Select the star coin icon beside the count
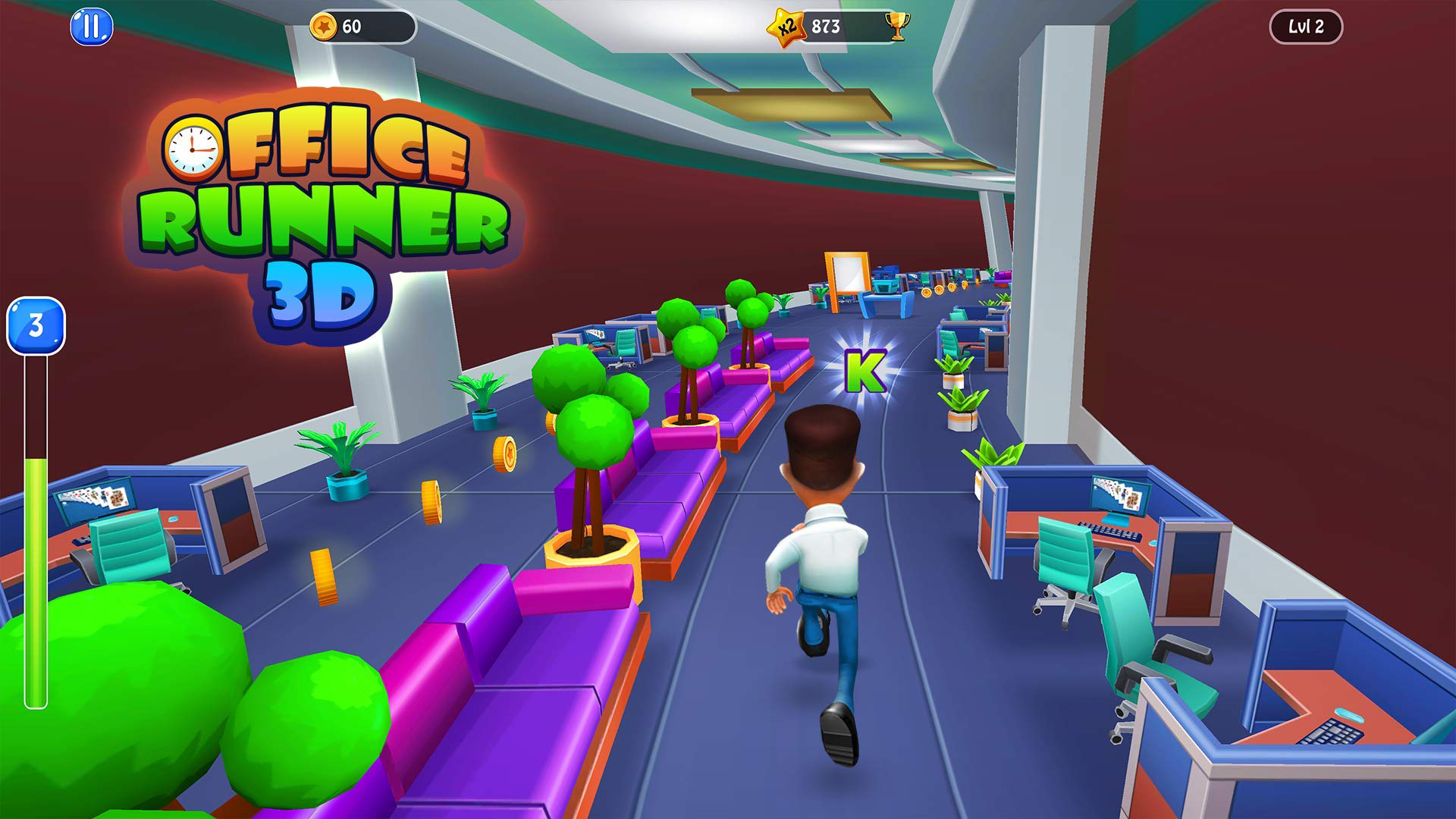 (x=325, y=25)
